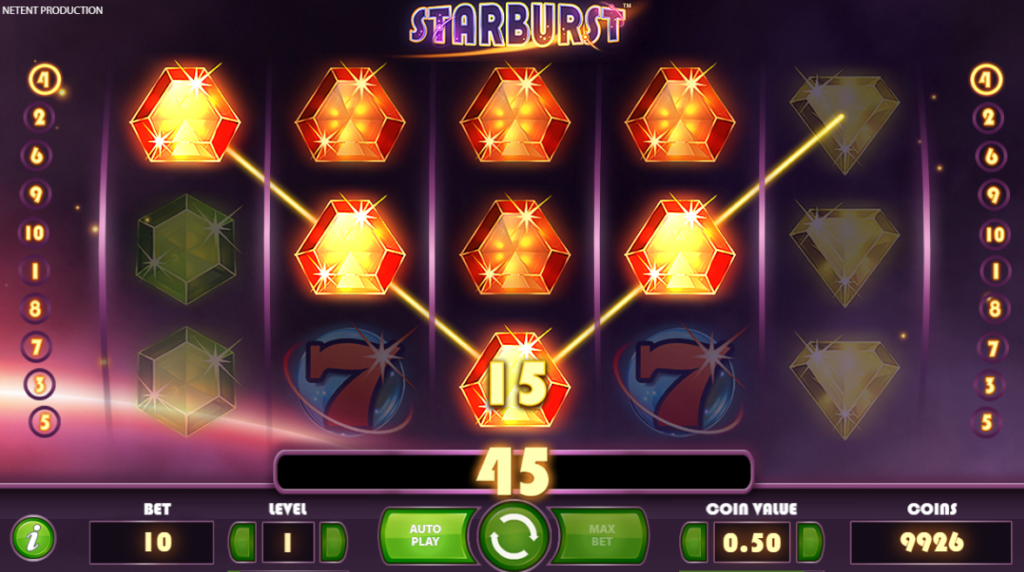
Task: Lower the coin value
Action: tap(694, 541)
